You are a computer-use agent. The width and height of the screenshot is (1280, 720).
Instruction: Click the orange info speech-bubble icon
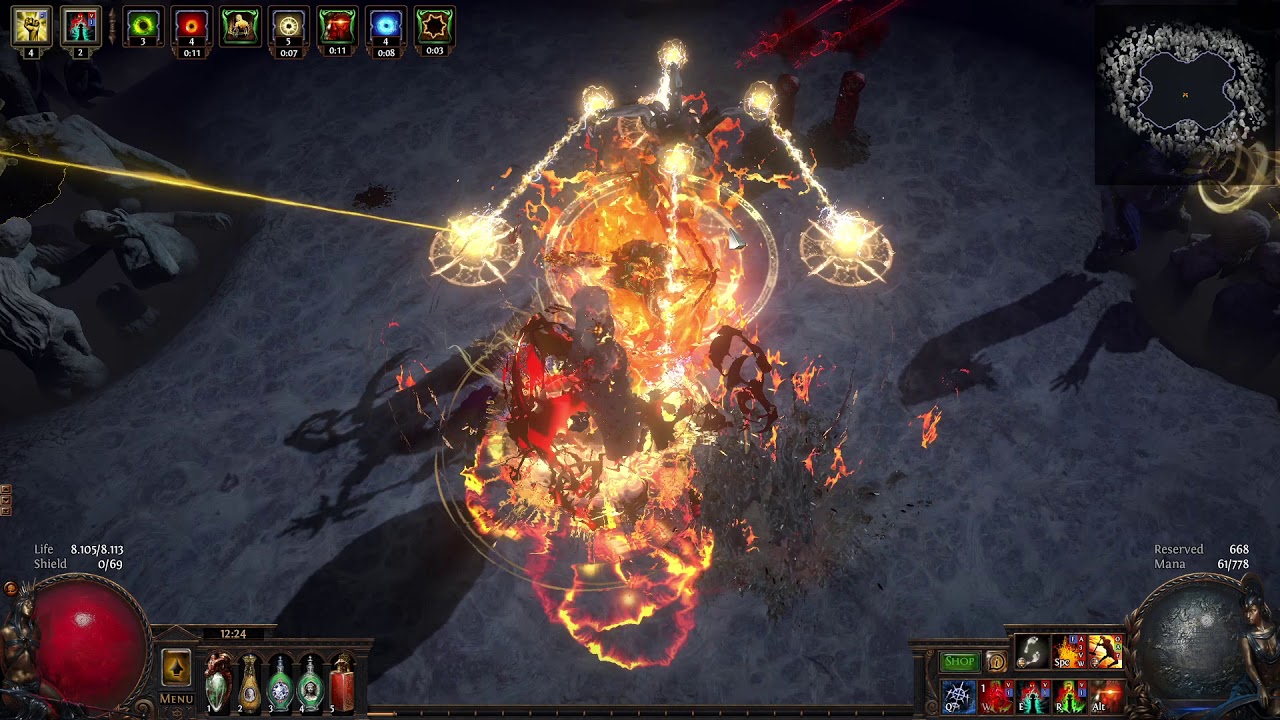click(x=995, y=661)
